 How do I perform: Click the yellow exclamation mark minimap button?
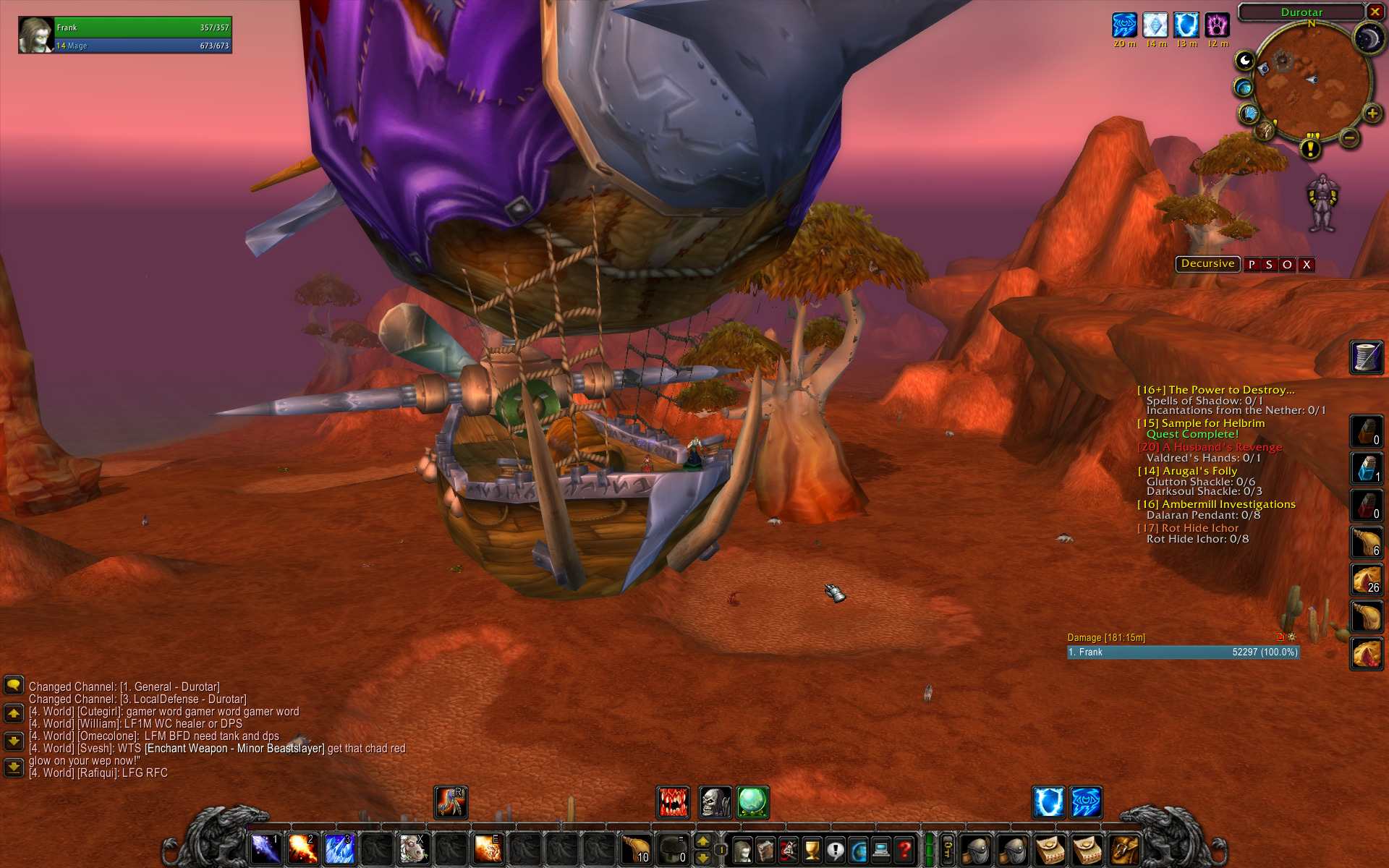(x=1310, y=149)
